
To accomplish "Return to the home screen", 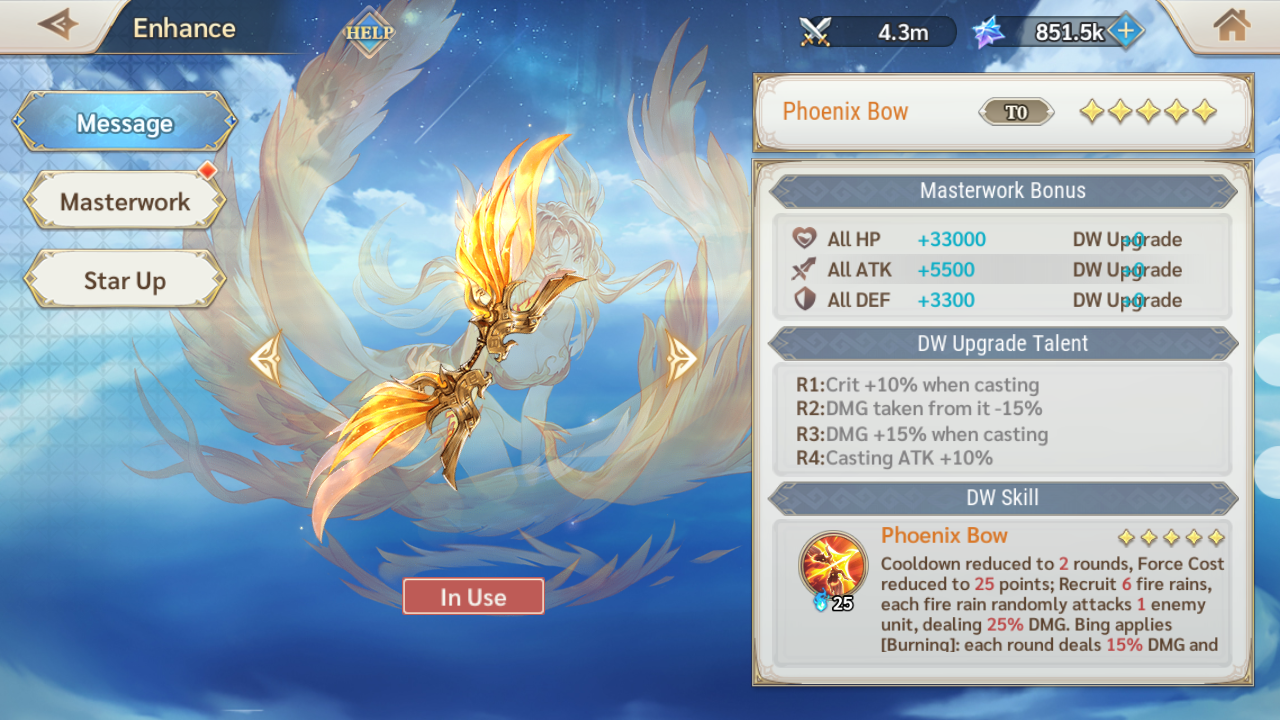I will 1232,25.
